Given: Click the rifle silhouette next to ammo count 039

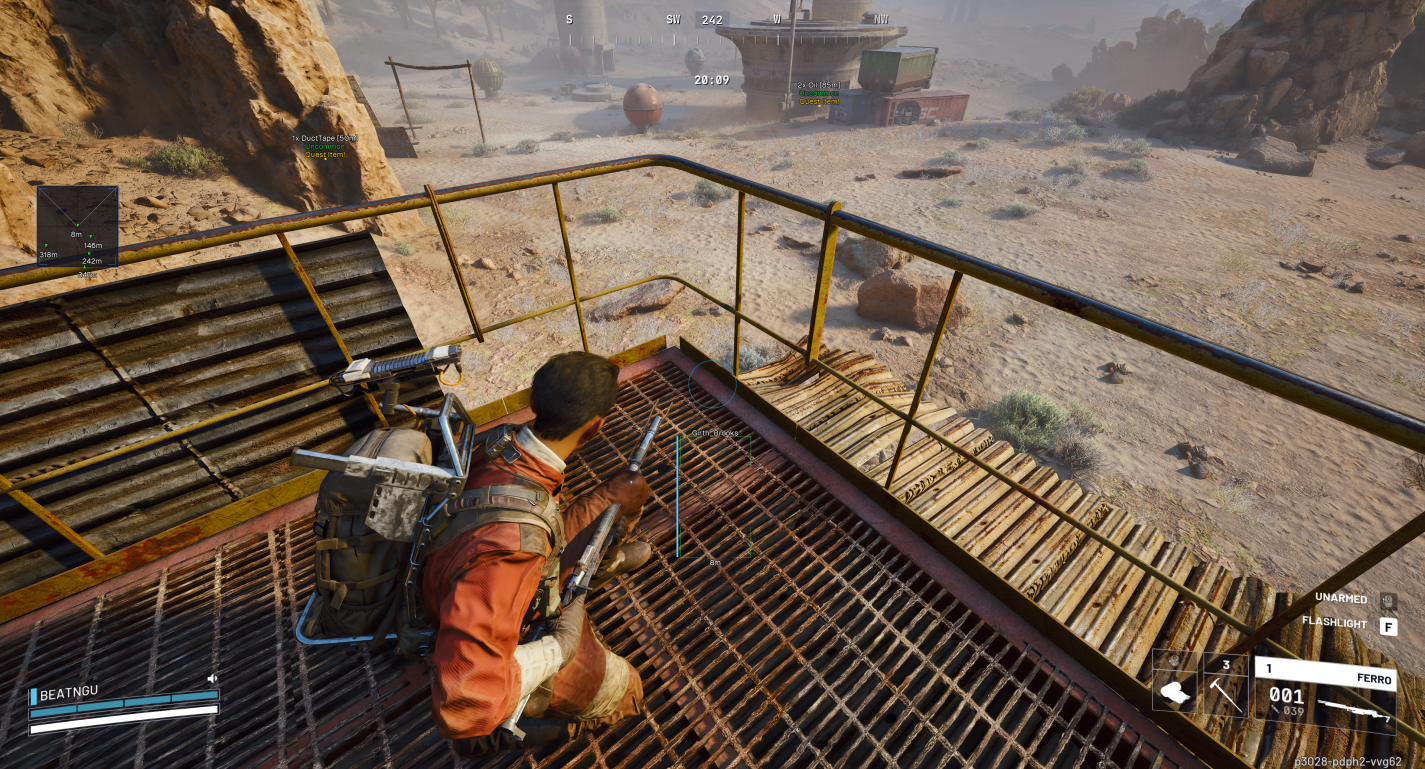Looking at the screenshot, I should pyautogui.click(x=1355, y=712).
